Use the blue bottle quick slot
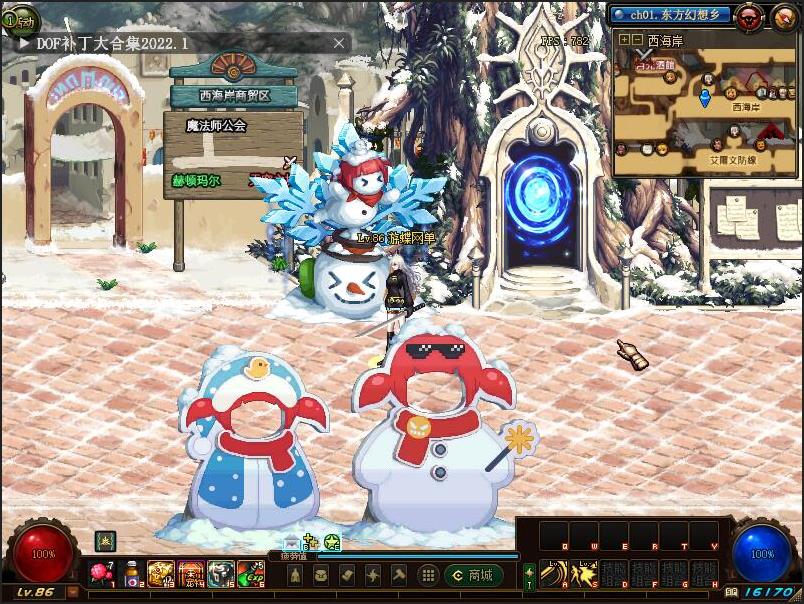 (x=132, y=574)
